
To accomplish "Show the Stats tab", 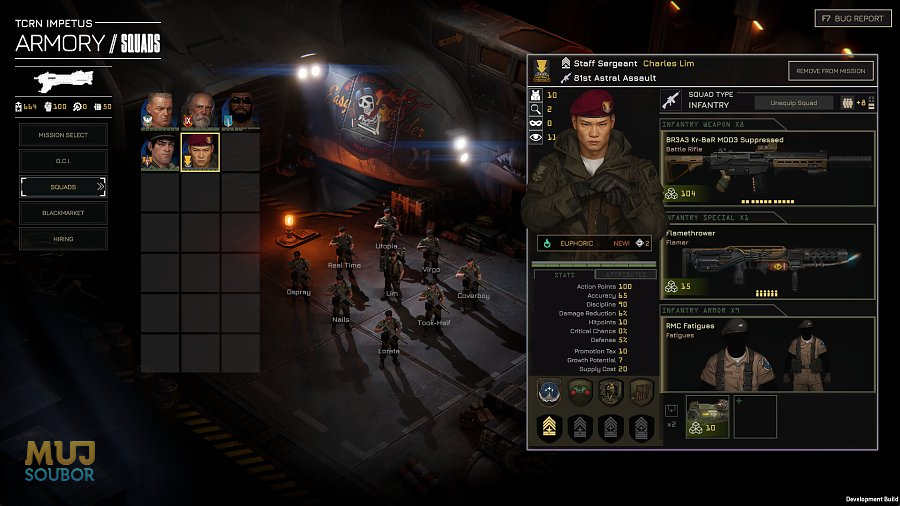I will [x=561, y=274].
